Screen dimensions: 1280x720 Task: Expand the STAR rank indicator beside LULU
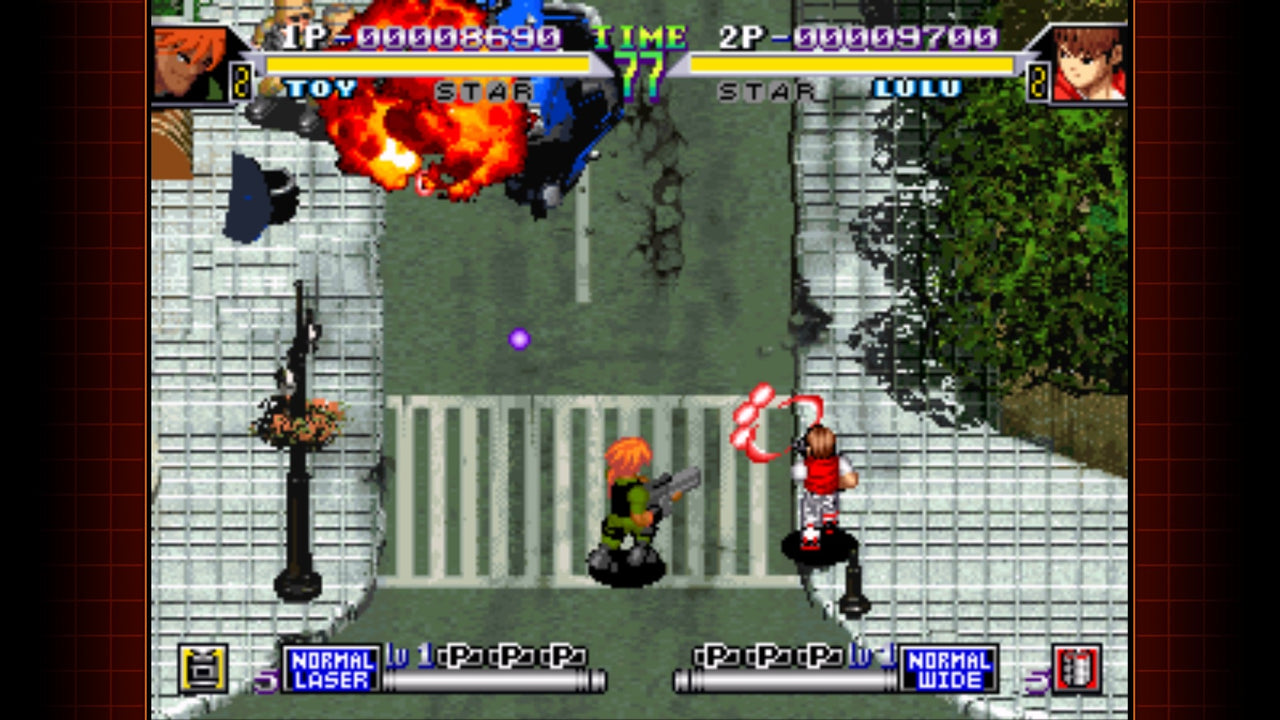pyautogui.click(x=765, y=90)
